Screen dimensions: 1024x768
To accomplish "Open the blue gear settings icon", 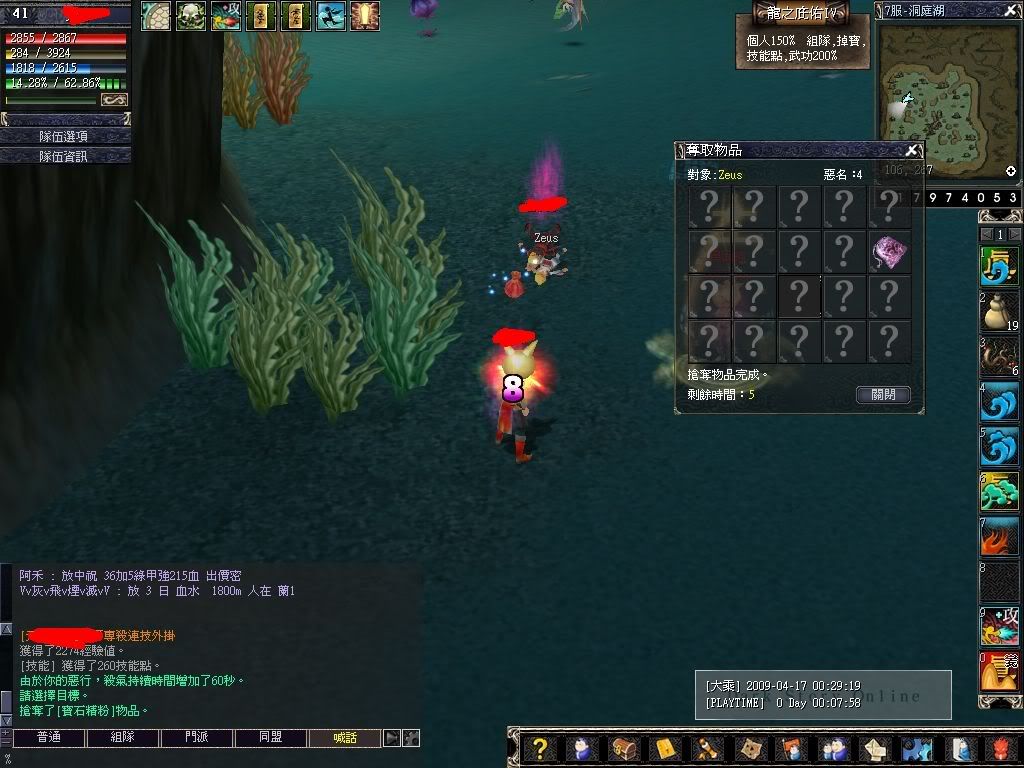I will 916,749.
